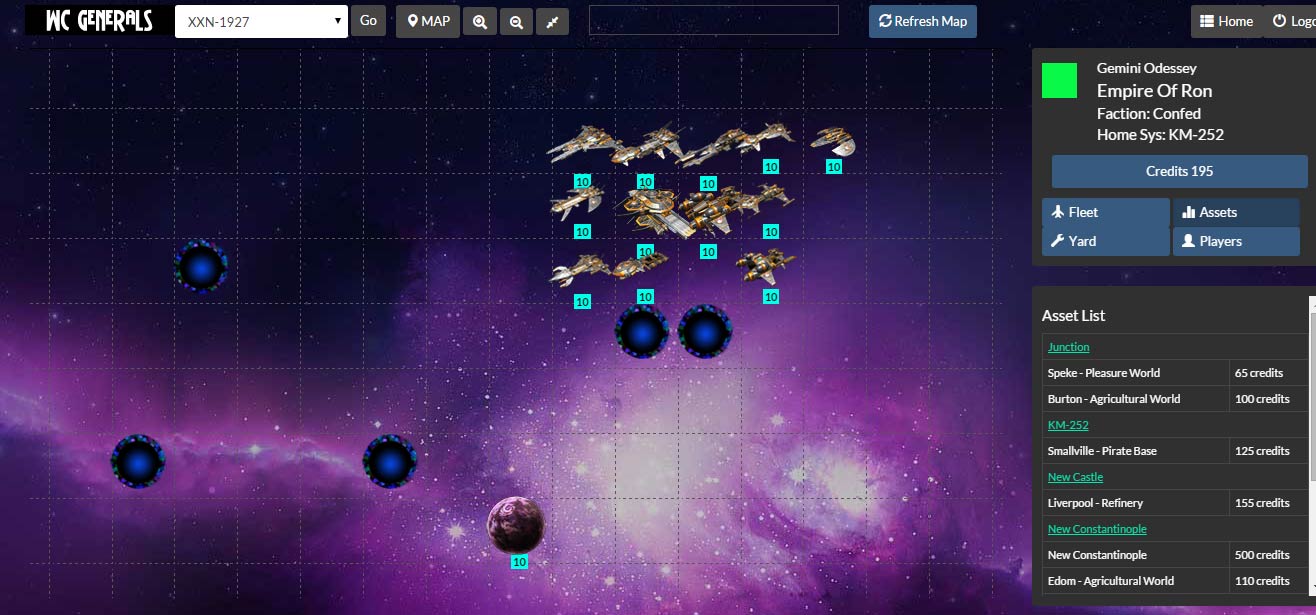Zoom out with the magnifier minus button
Image resolution: width=1316 pixels, height=615 pixels.
[x=516, y=22]
